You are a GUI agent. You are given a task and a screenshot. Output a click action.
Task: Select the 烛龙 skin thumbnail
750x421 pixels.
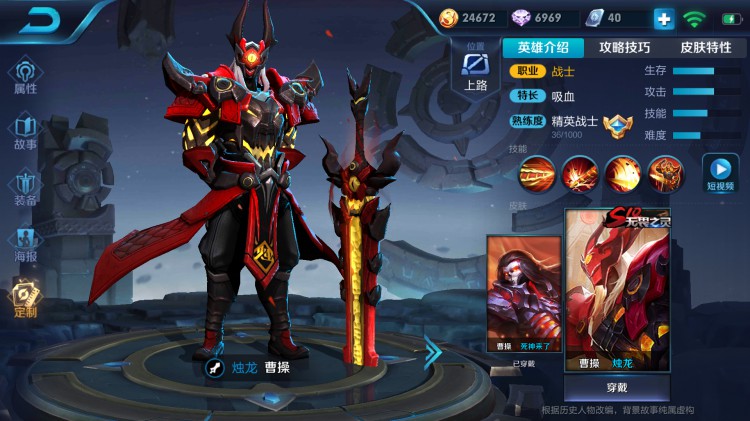point(617,291)
